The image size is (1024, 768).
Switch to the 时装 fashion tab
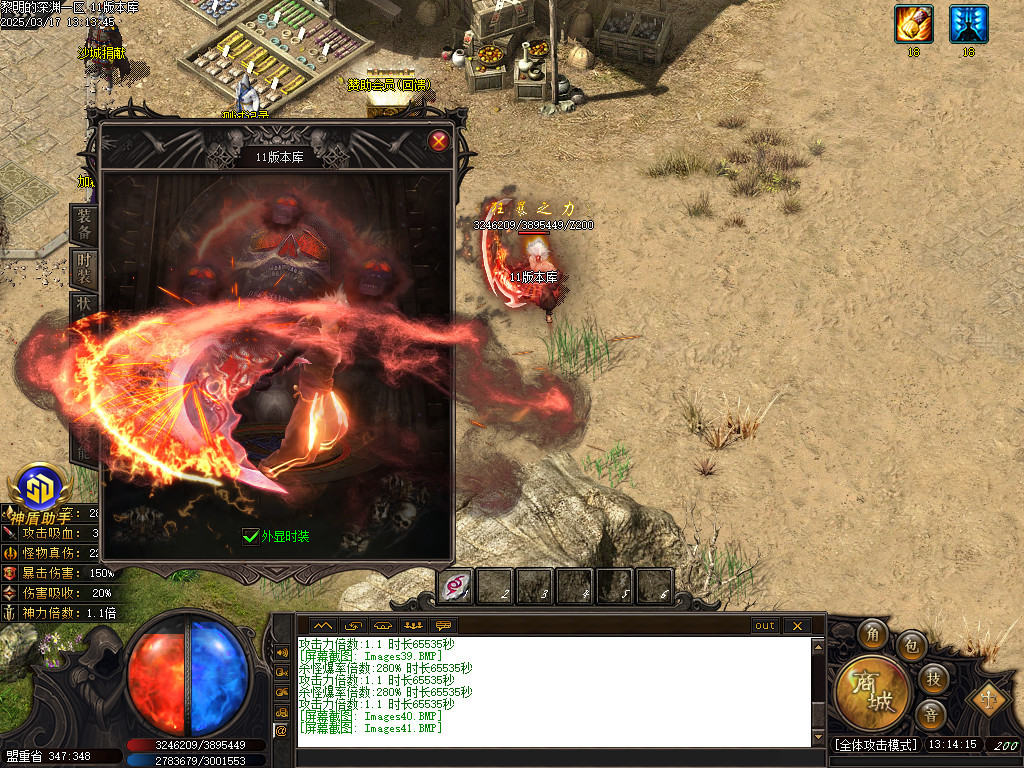click(x=85, y=268)
